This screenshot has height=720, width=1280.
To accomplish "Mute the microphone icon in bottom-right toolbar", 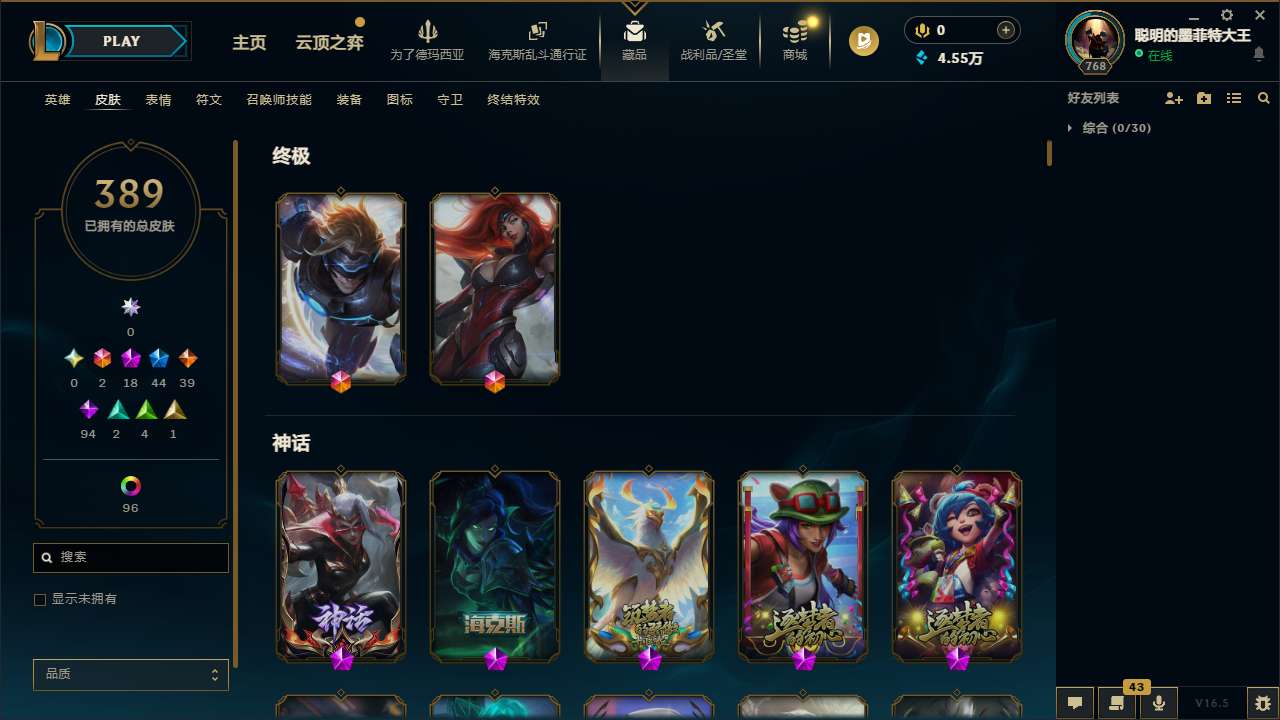I will [x=1158, y=701].
